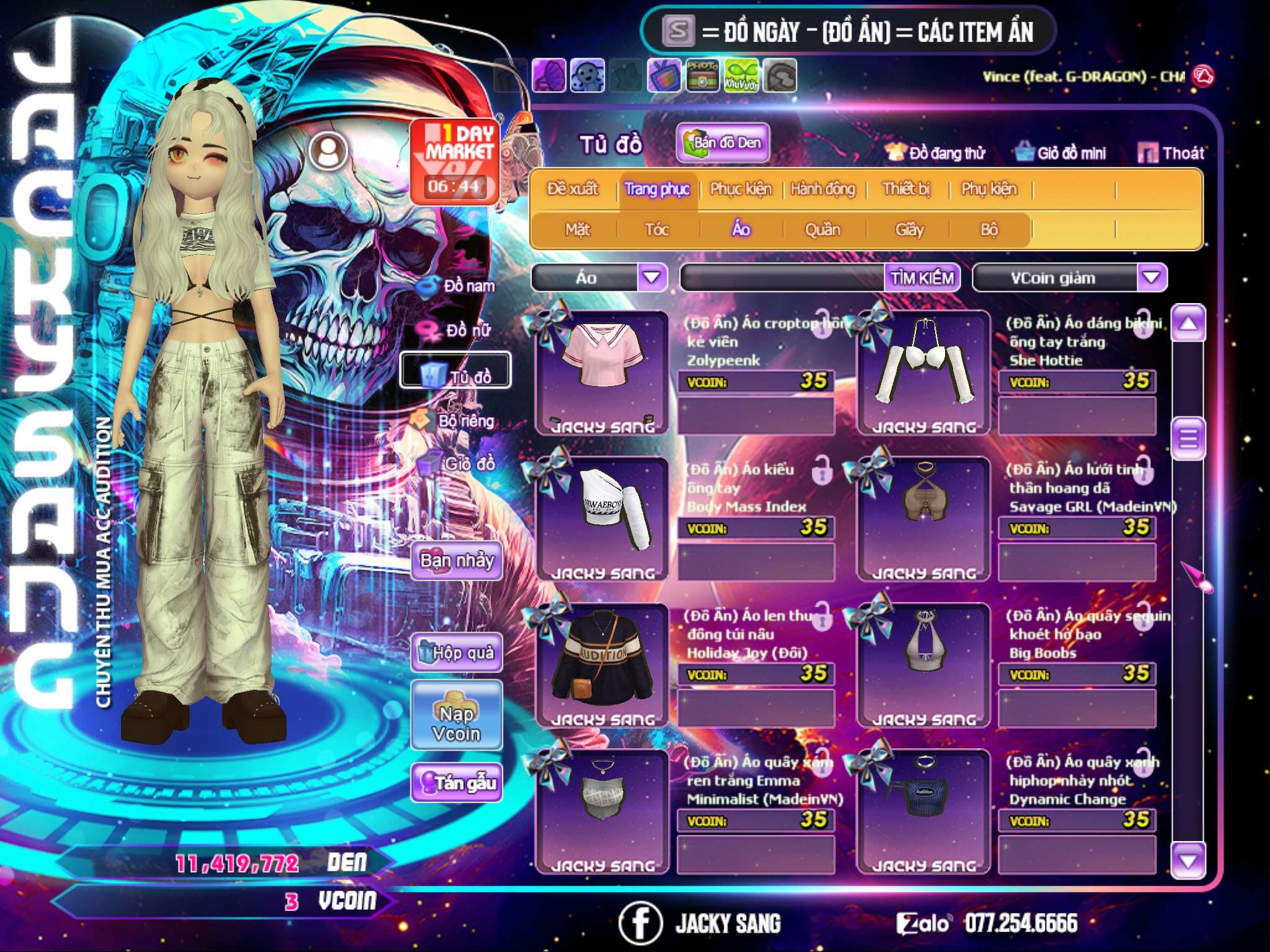This screenshot has height=952, width=1270.
Task: Show Đồ đang thử items
Action: click(x=935, y=153)
